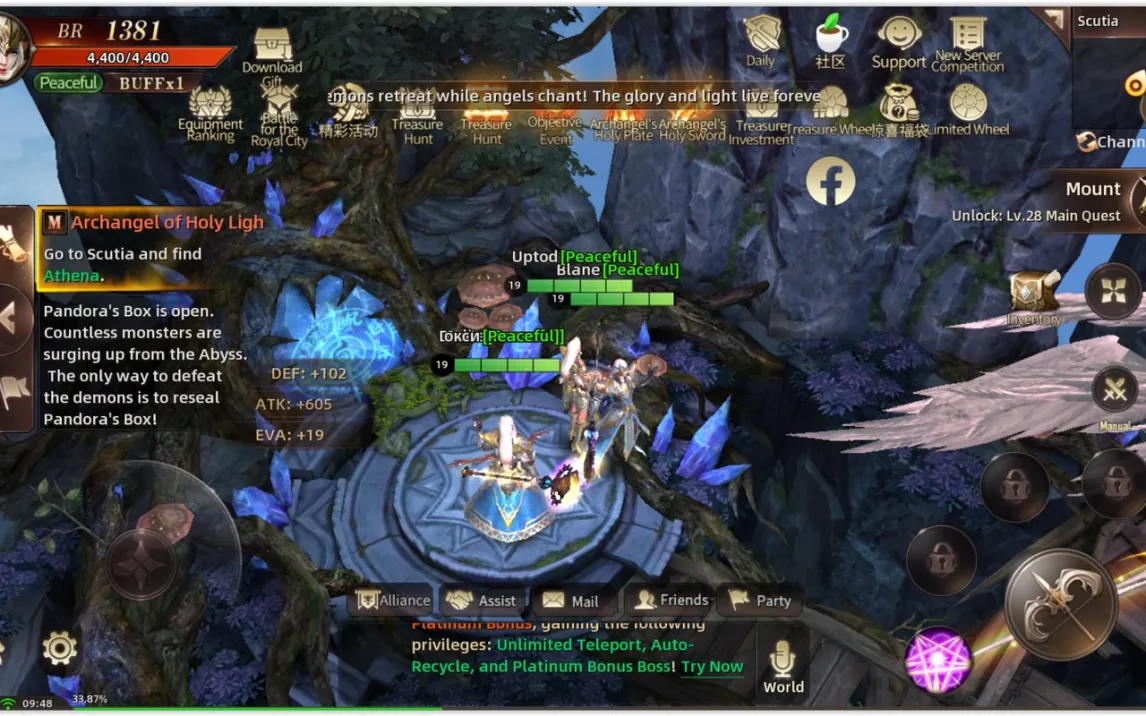Toggle the Peaceful mode button
This screenshot has width=1146, height=716.
click(x=68, y=83)
